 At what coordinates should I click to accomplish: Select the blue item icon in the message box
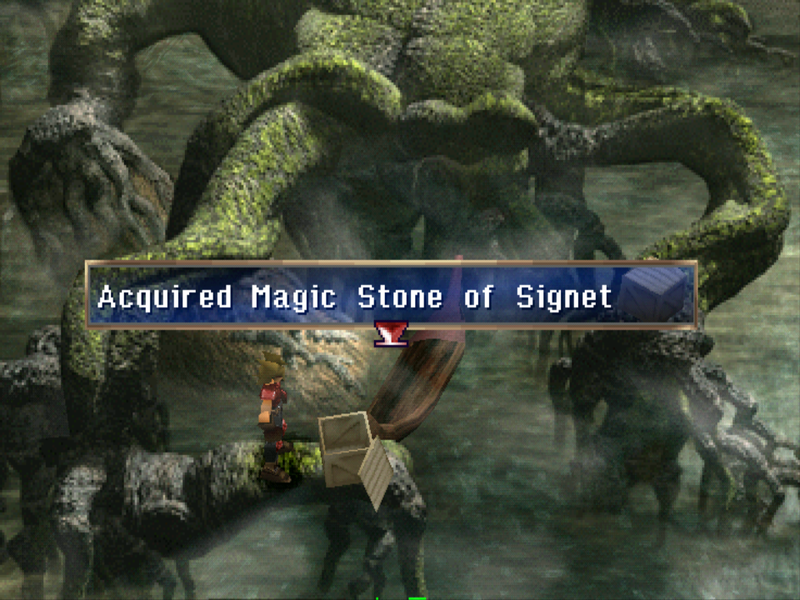tap(657, 294)
